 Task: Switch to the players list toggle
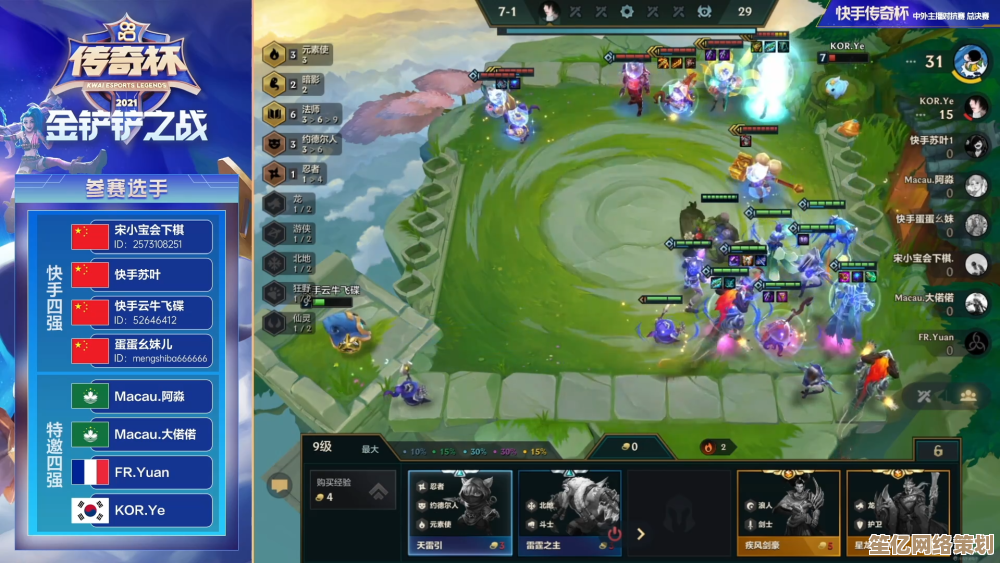point(967,395)
